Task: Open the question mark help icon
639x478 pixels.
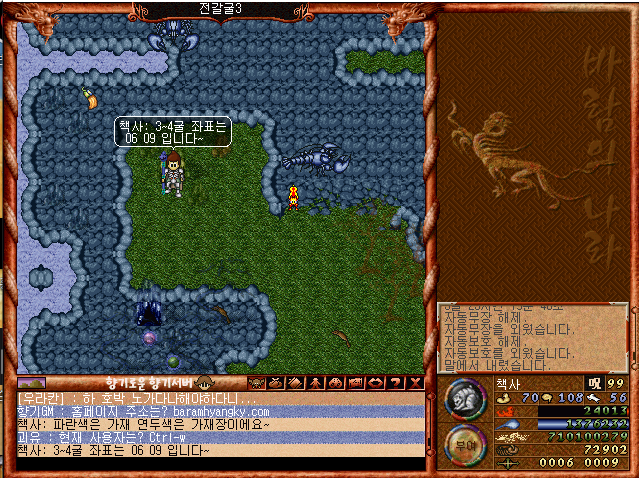Action: point(396,383)
